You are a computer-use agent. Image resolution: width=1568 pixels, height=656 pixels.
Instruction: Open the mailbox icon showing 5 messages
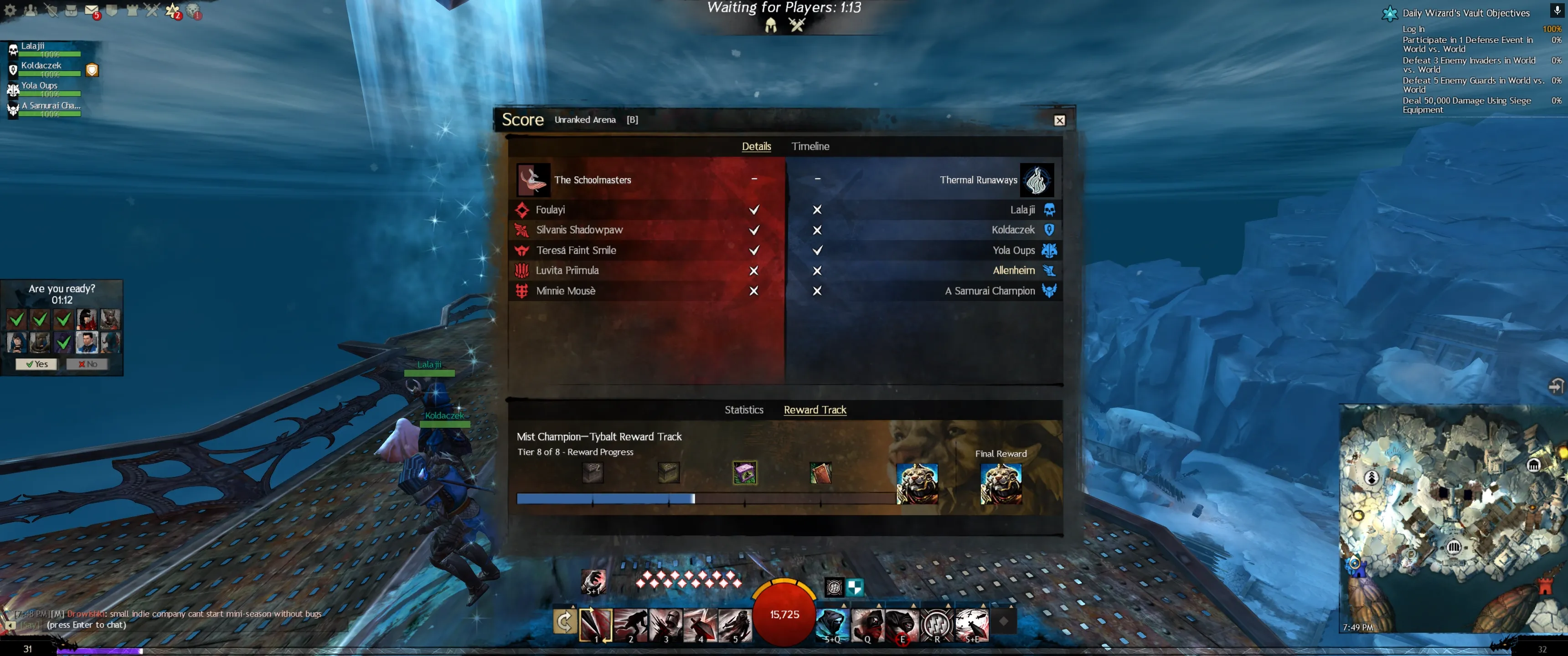pos(91,10)
